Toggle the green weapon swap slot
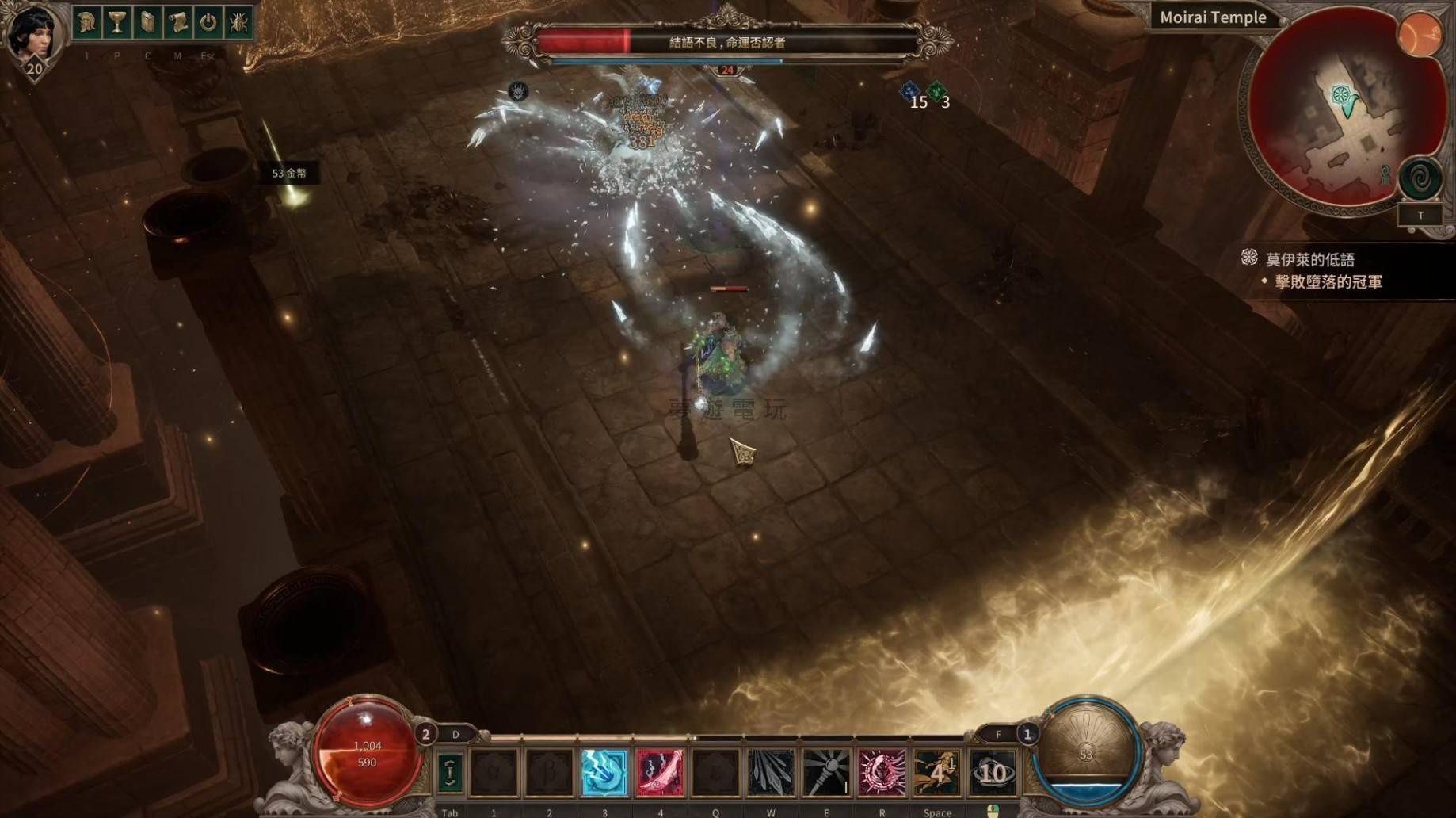Image resolution: width=1456 pixels, height=818 pixels. pos(450,772)
